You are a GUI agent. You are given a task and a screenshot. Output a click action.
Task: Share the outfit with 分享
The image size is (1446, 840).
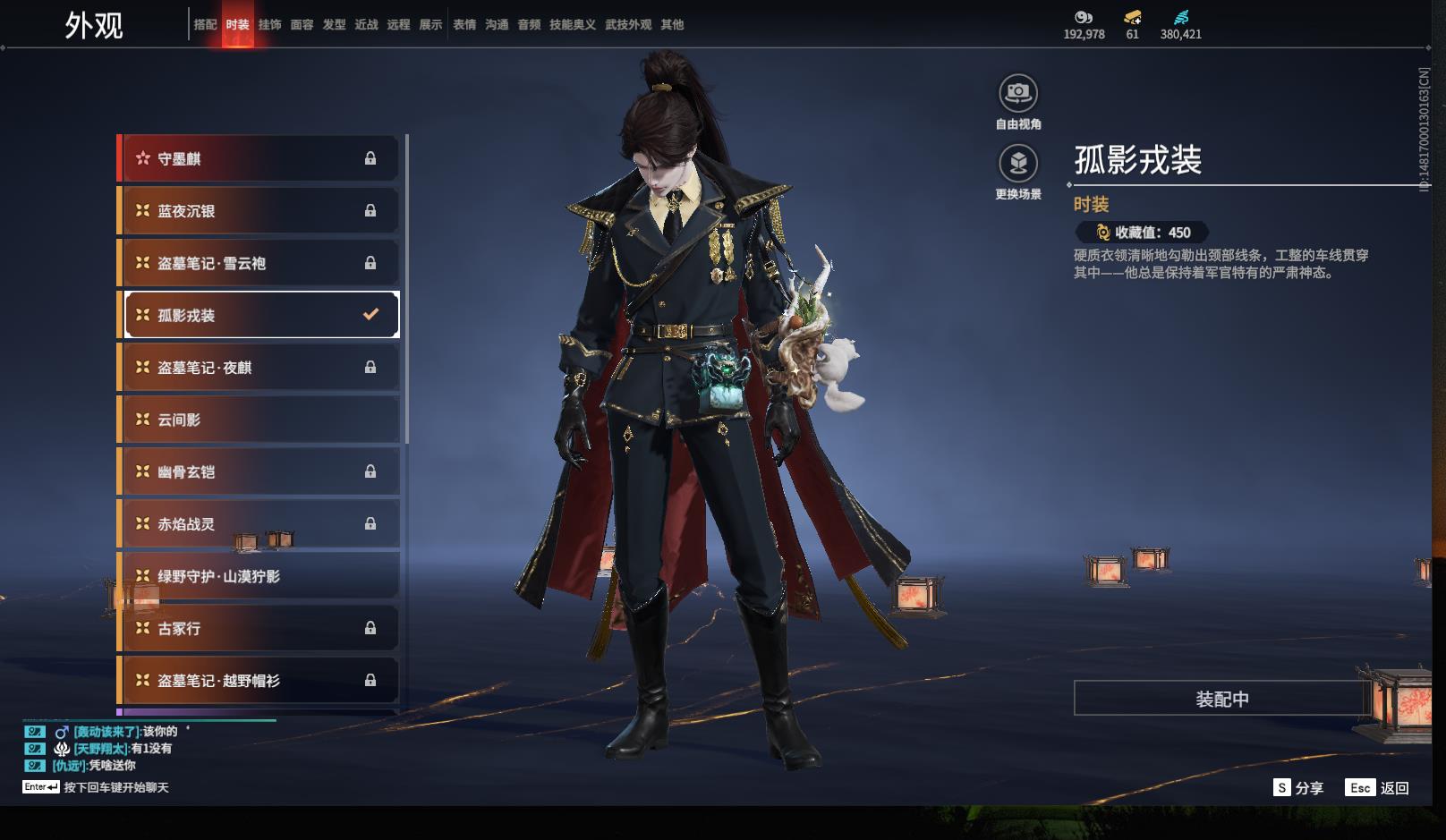[x=1298, y=788]
